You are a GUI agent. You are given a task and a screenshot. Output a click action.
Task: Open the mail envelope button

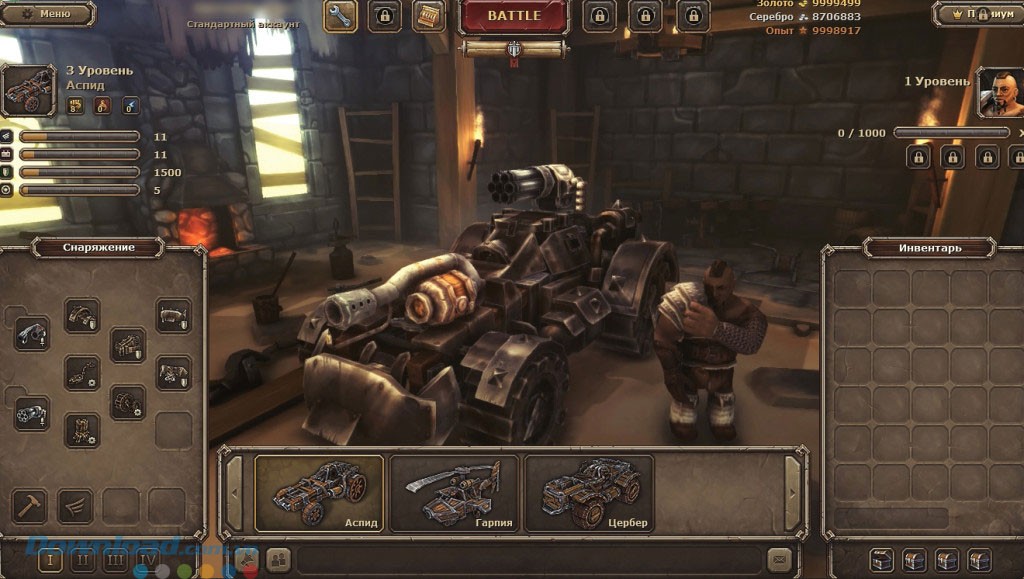[x=779, y=559]
